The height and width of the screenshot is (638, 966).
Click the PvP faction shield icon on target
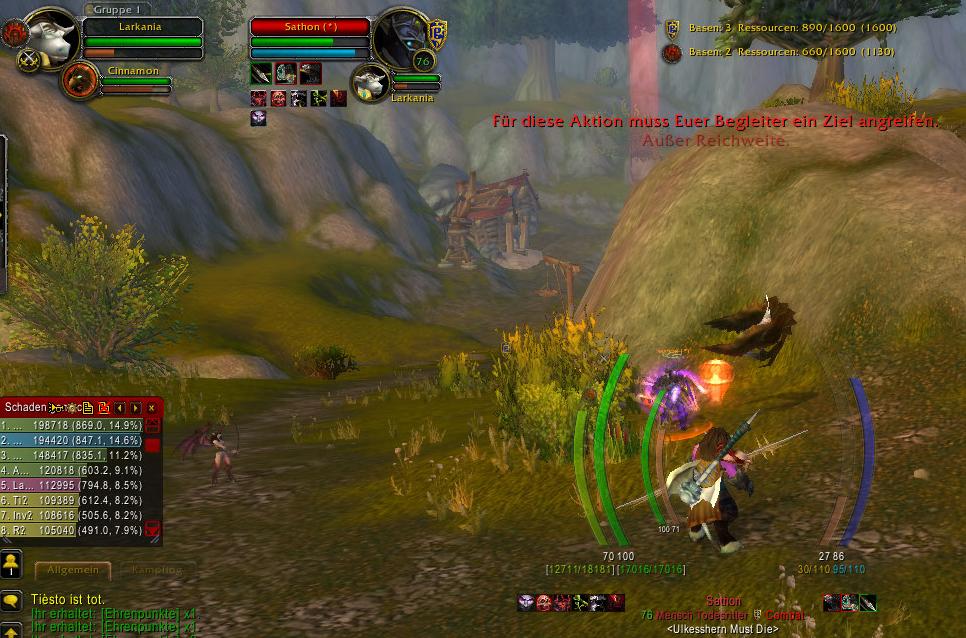click(x=437, y=31)
